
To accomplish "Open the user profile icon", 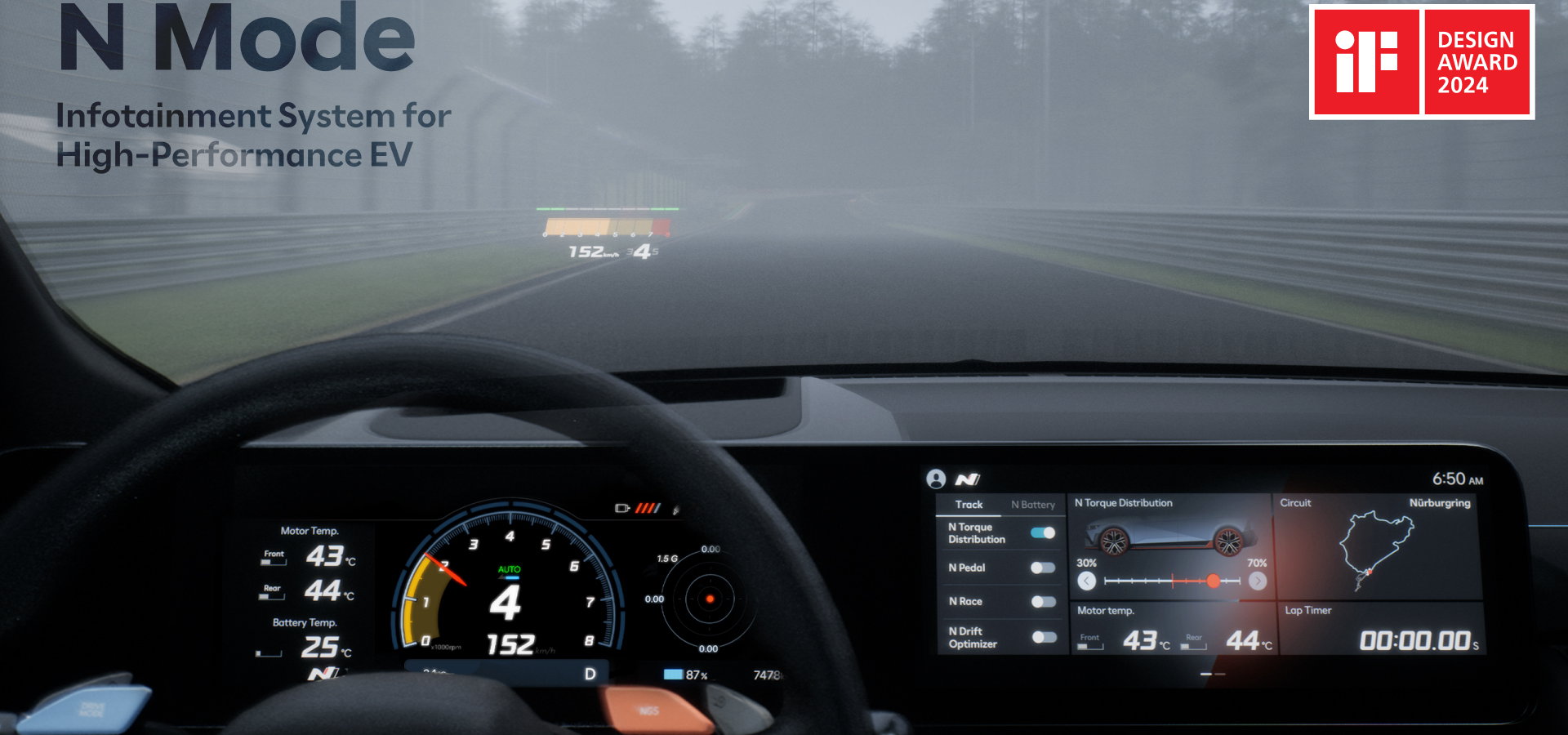I will click(936, 479).
